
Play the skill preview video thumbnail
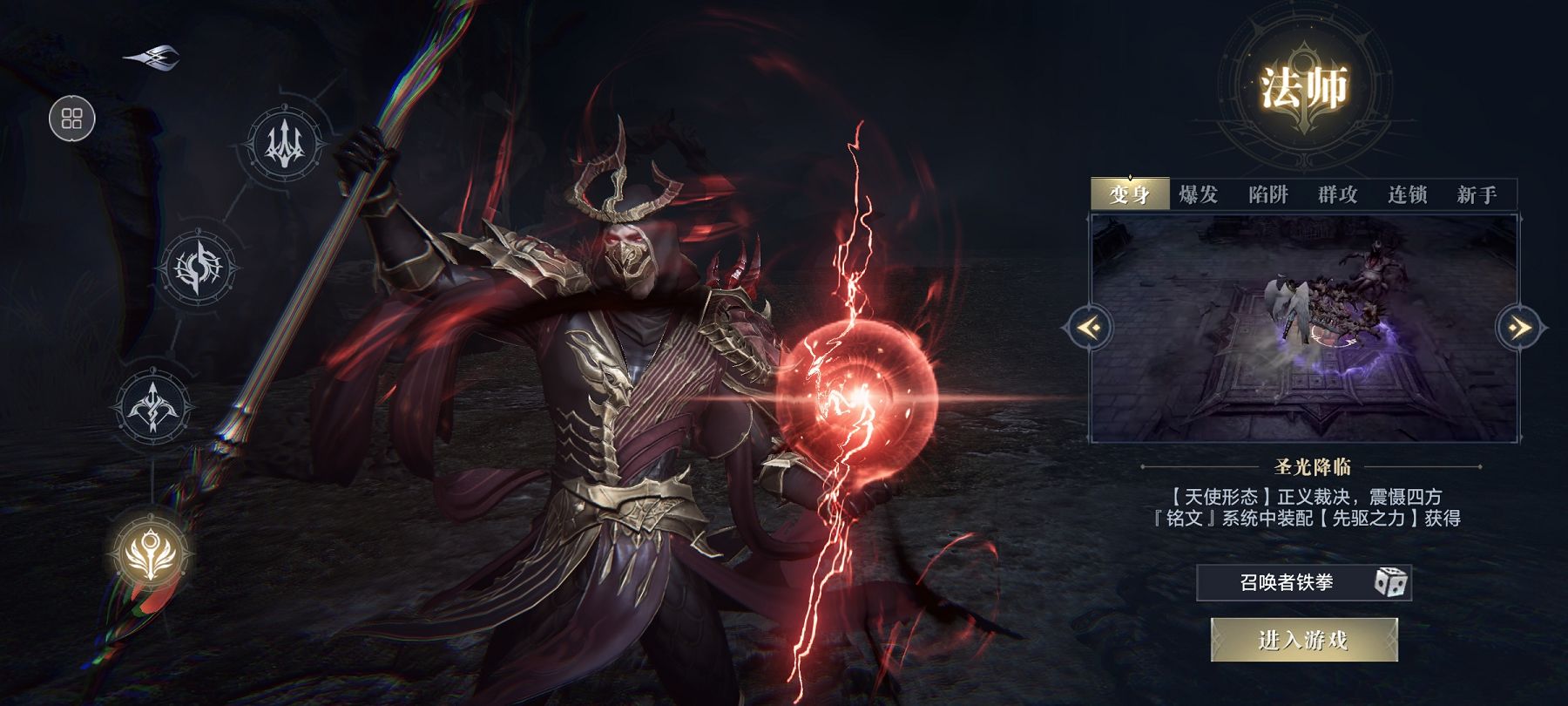coord(1304,329)
